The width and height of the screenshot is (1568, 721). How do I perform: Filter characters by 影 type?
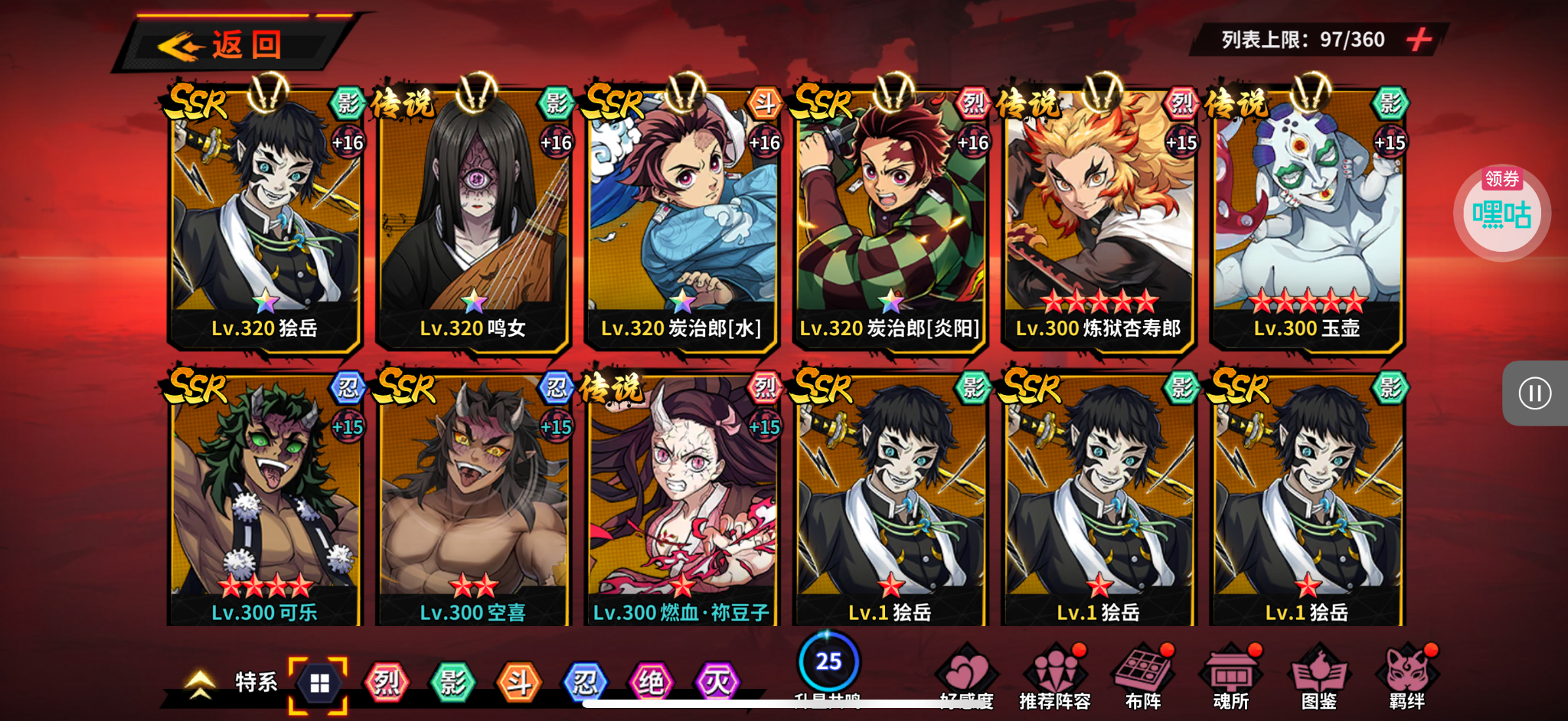tap(452, 682)
